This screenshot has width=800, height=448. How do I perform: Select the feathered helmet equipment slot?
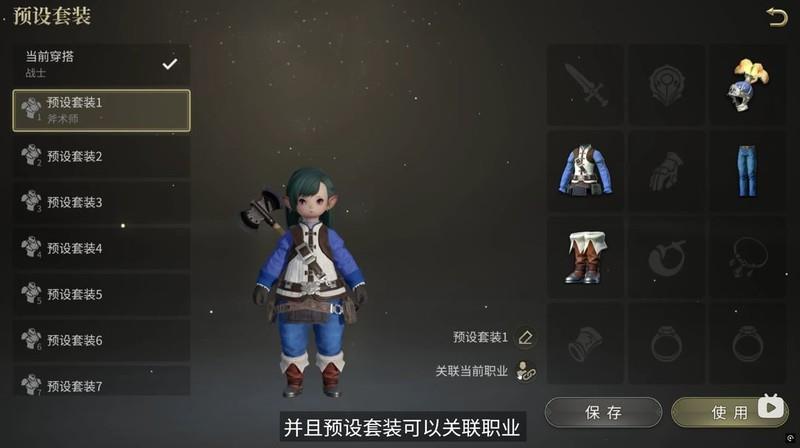[746, 85]
